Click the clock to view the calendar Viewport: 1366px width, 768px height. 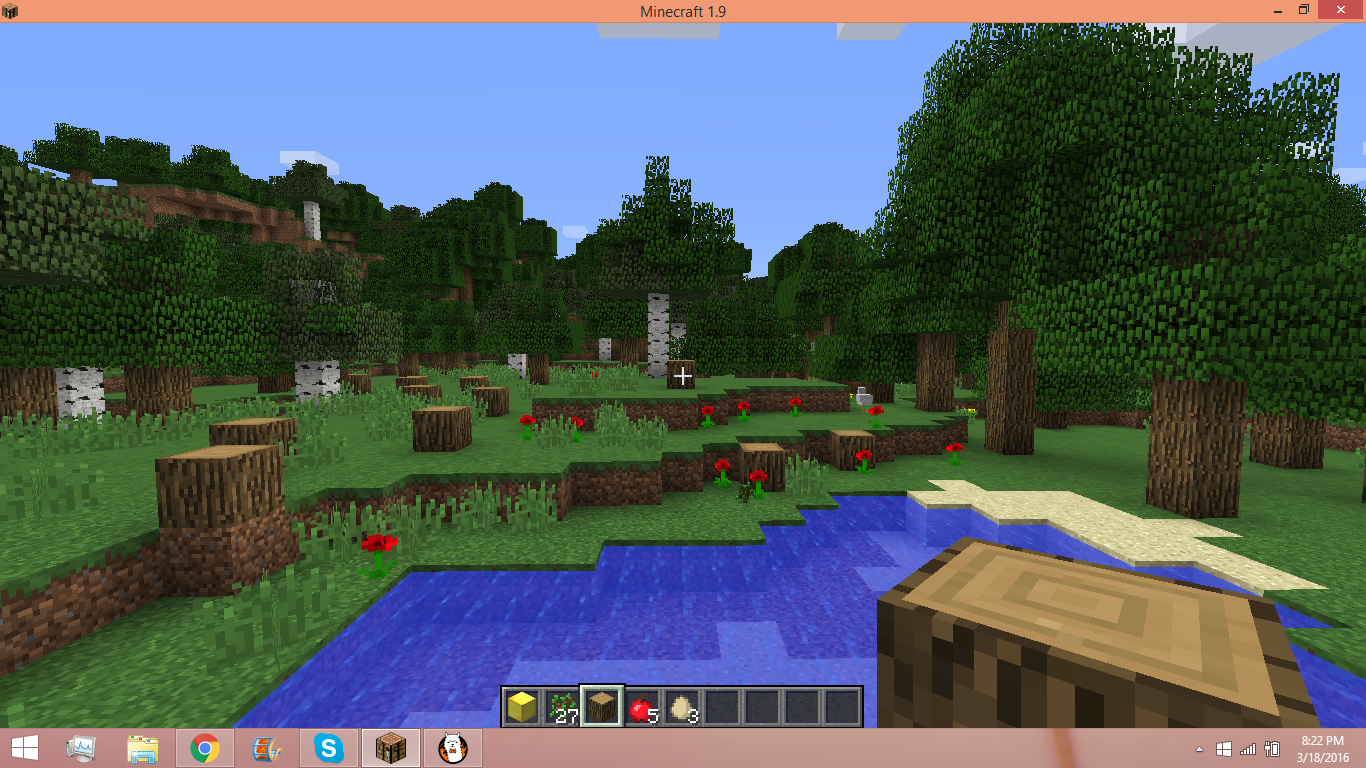pos(1321,748)
